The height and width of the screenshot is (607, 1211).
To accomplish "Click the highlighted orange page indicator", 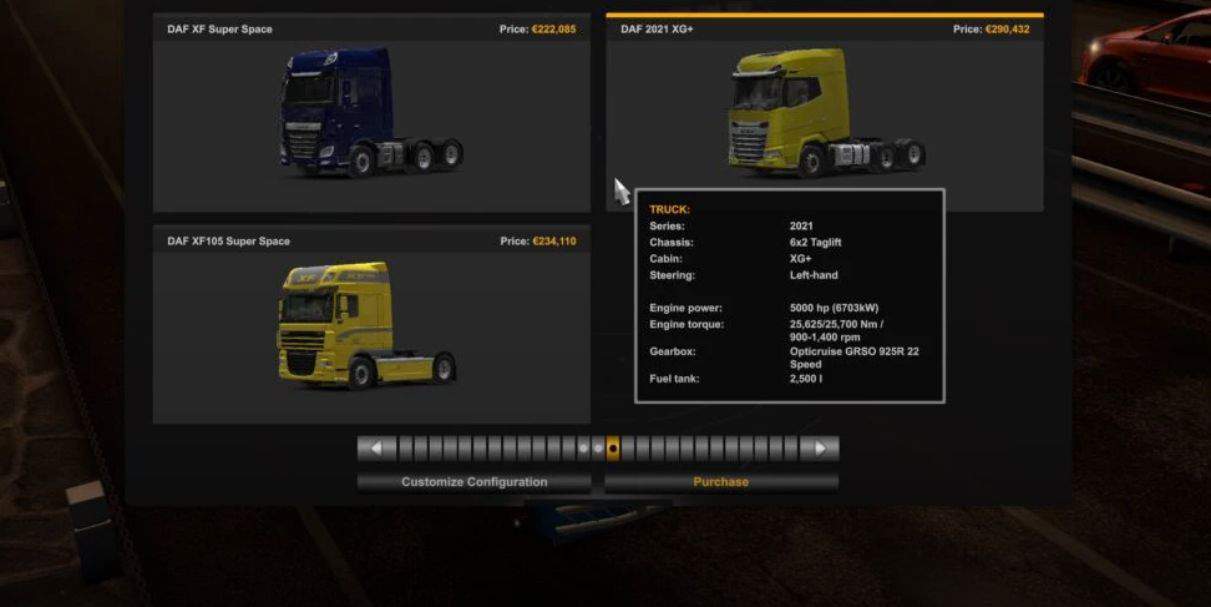I will [613, 449].
